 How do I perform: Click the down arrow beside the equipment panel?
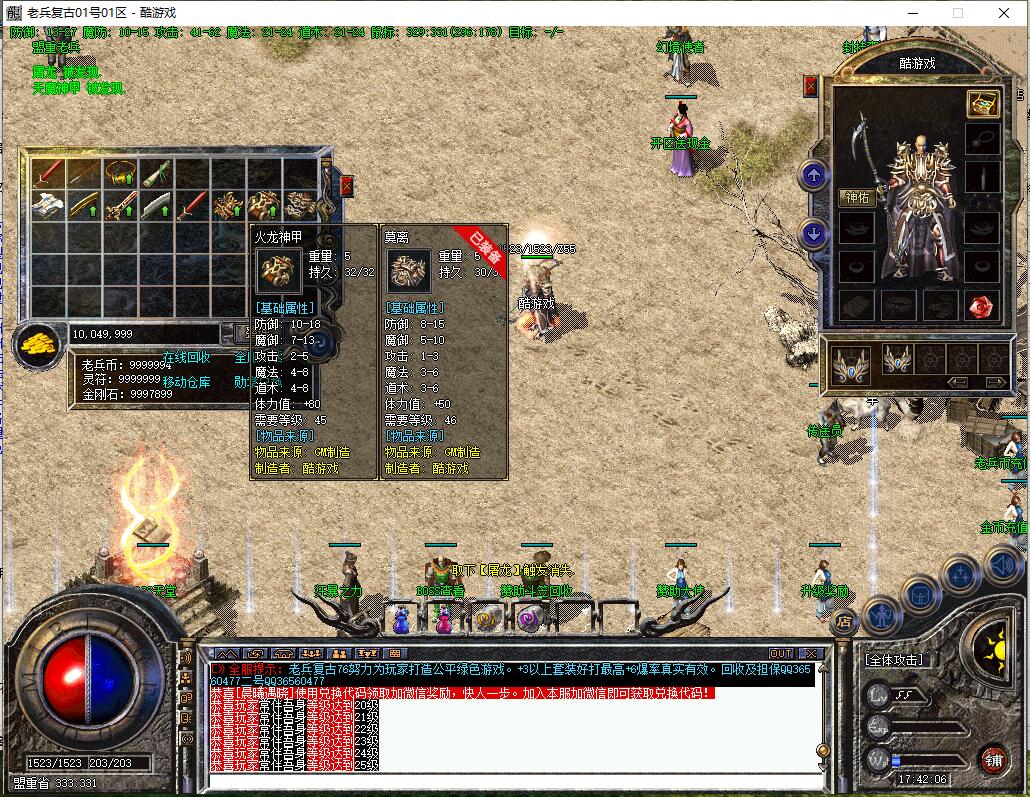[814, 235]
